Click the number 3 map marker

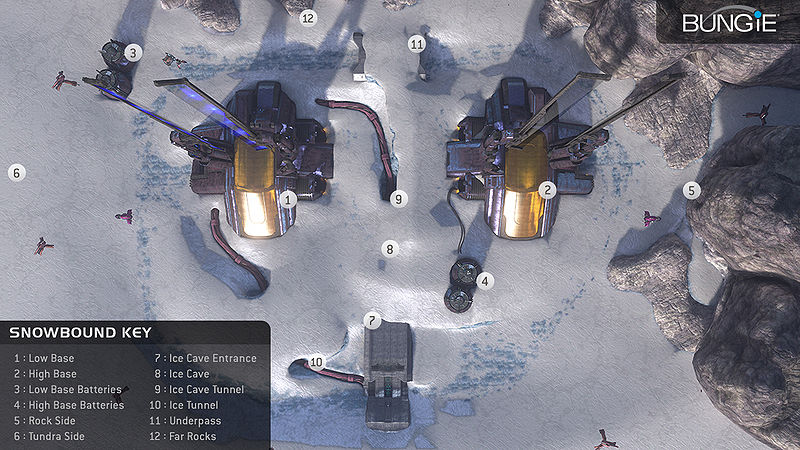point(133,52)
